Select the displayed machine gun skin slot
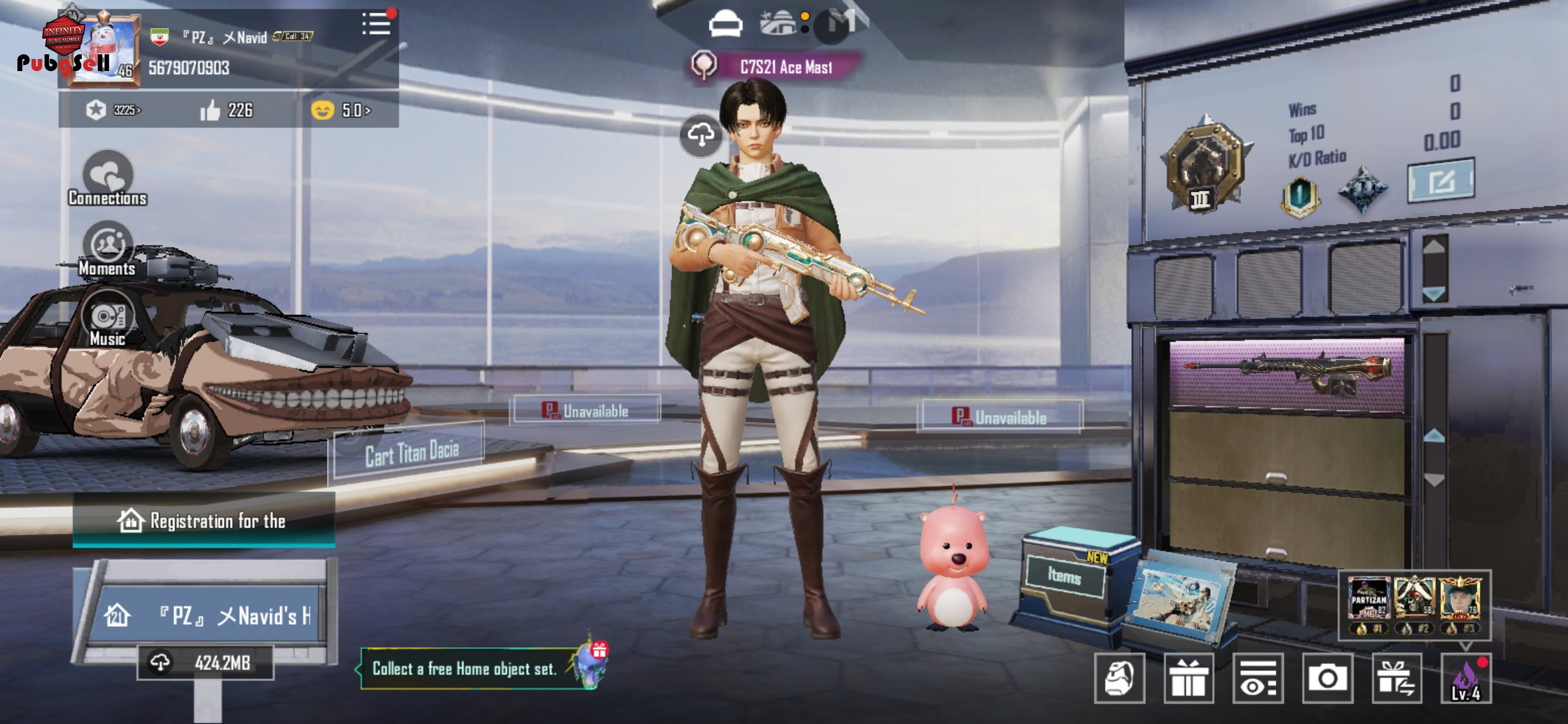The height and width of the screenshot is (724, 1568). 1287,374
